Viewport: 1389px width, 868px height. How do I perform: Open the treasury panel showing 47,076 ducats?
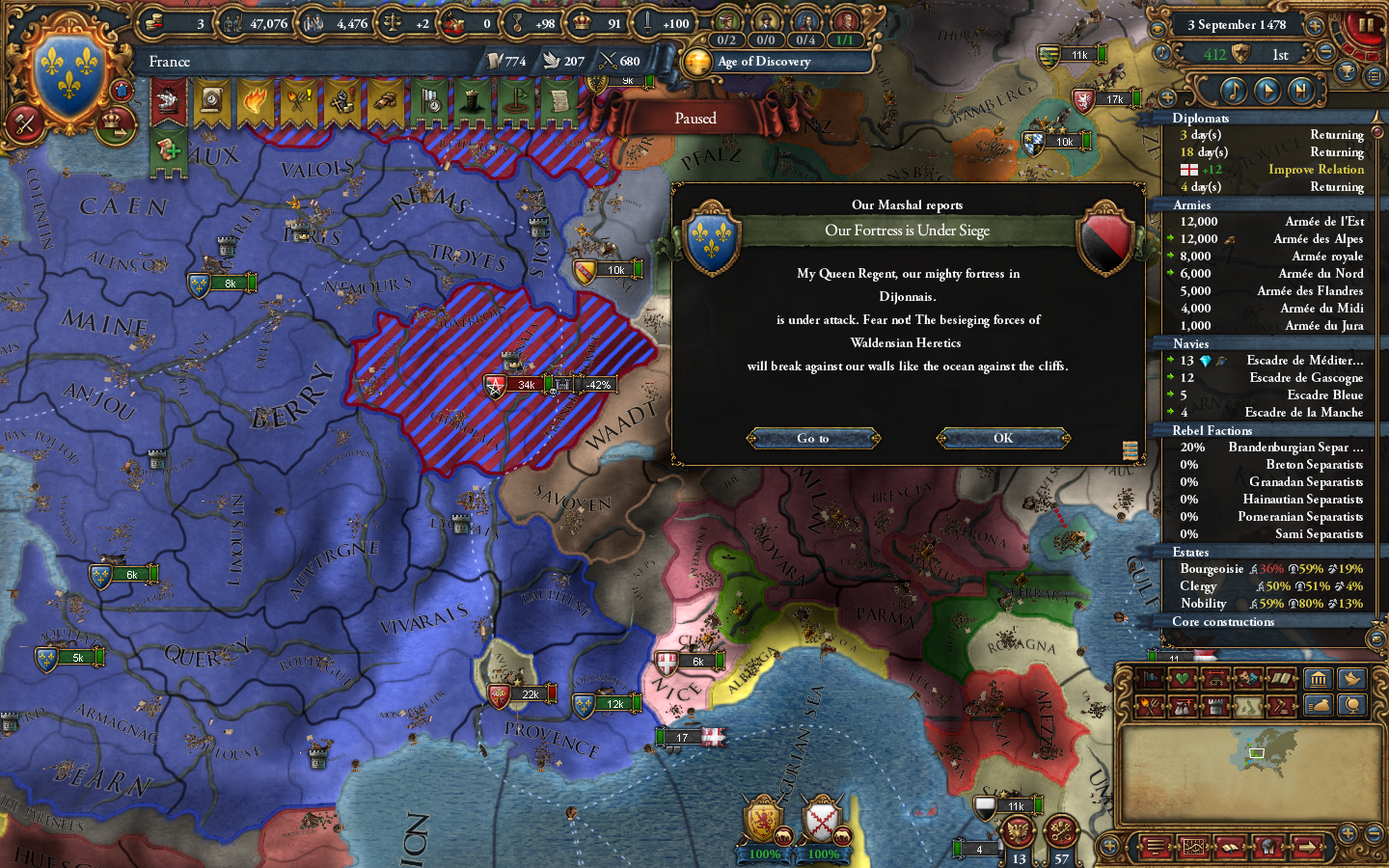click(231, 24)
